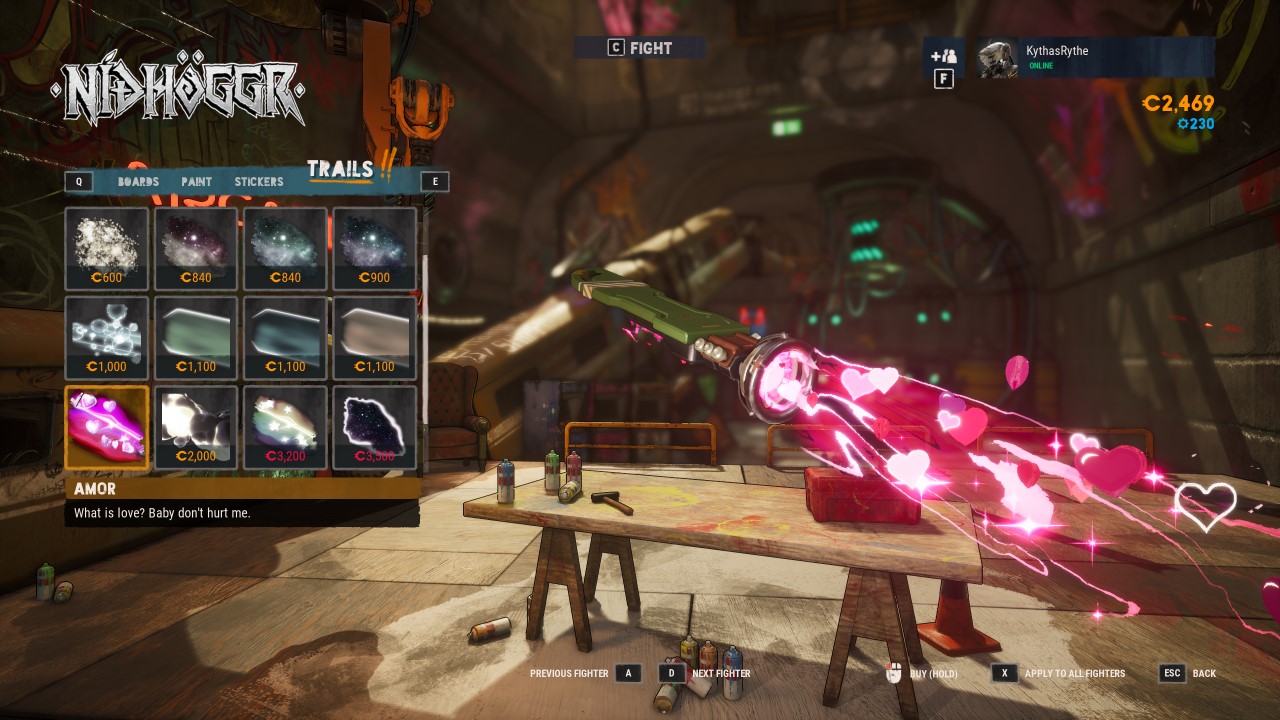Start a match with the Fight button
This screenshot has width=1280, height=720.
[640, 48]
